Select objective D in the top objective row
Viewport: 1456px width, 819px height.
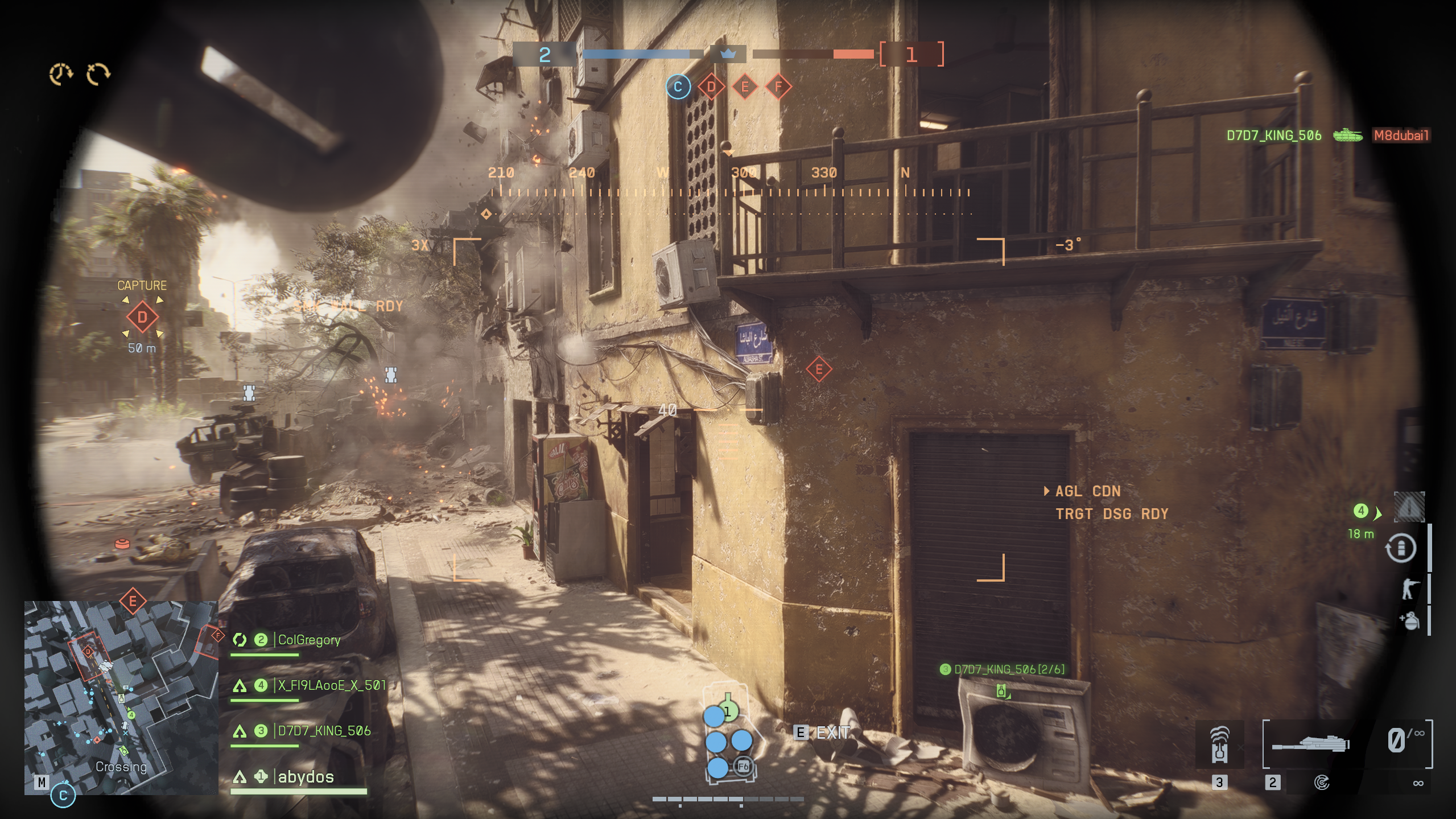[x=711, y=87]
